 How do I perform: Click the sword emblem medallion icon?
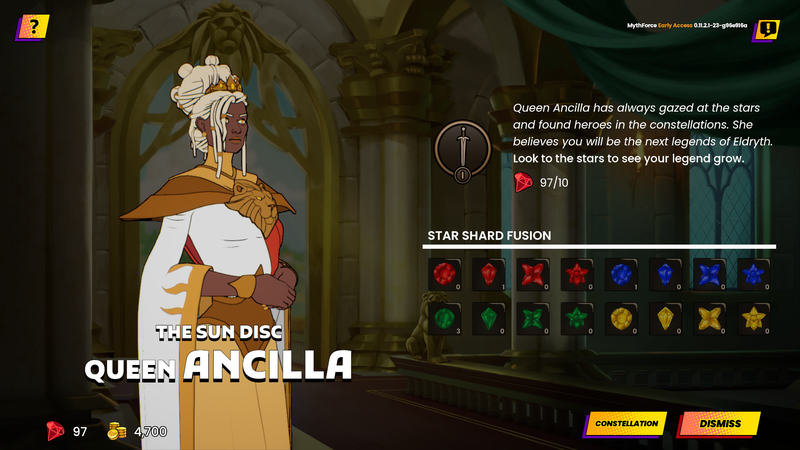tap(462, 150)
